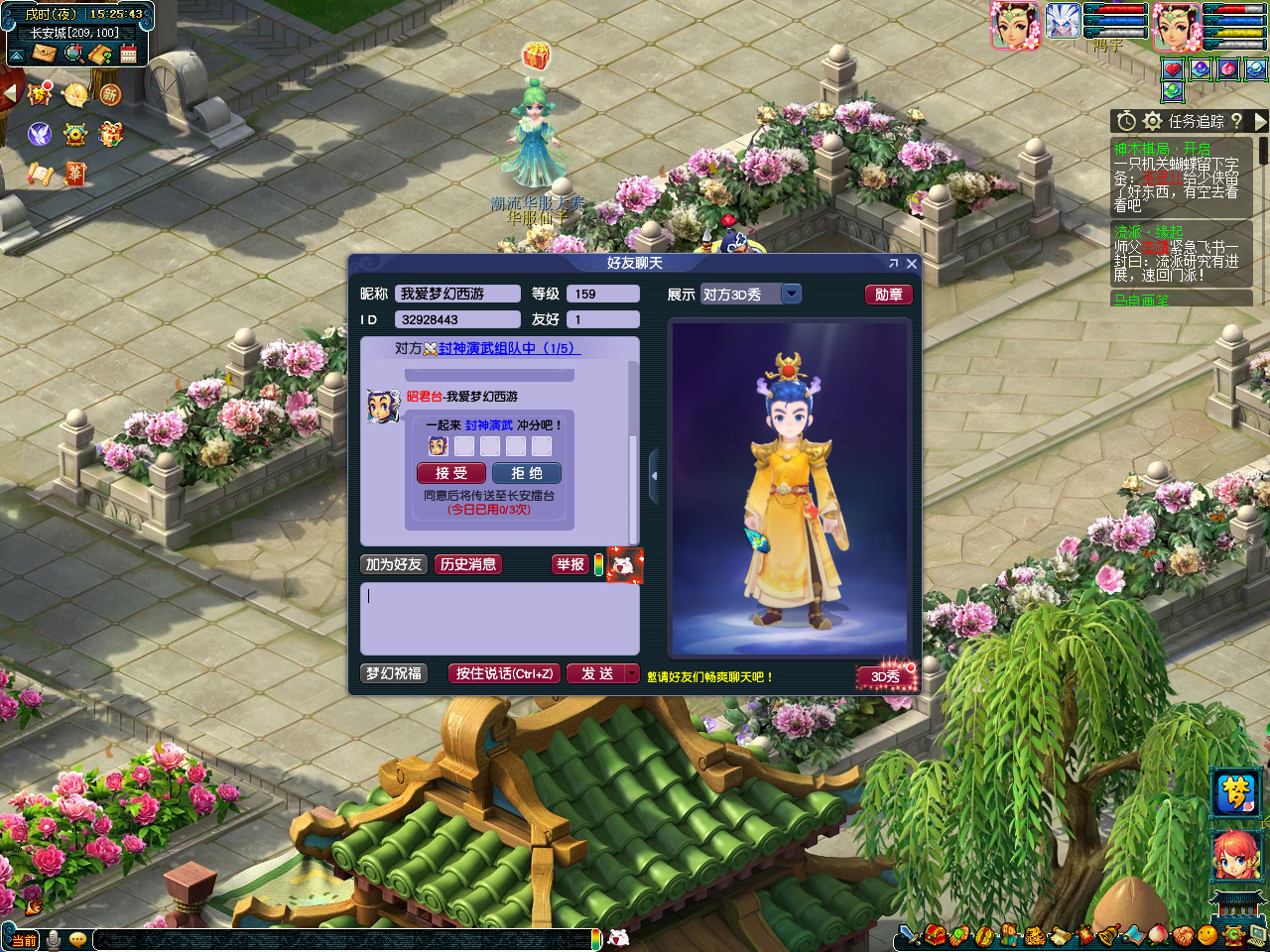
Task: Send the message with 发送
Action: coord(597,673)
